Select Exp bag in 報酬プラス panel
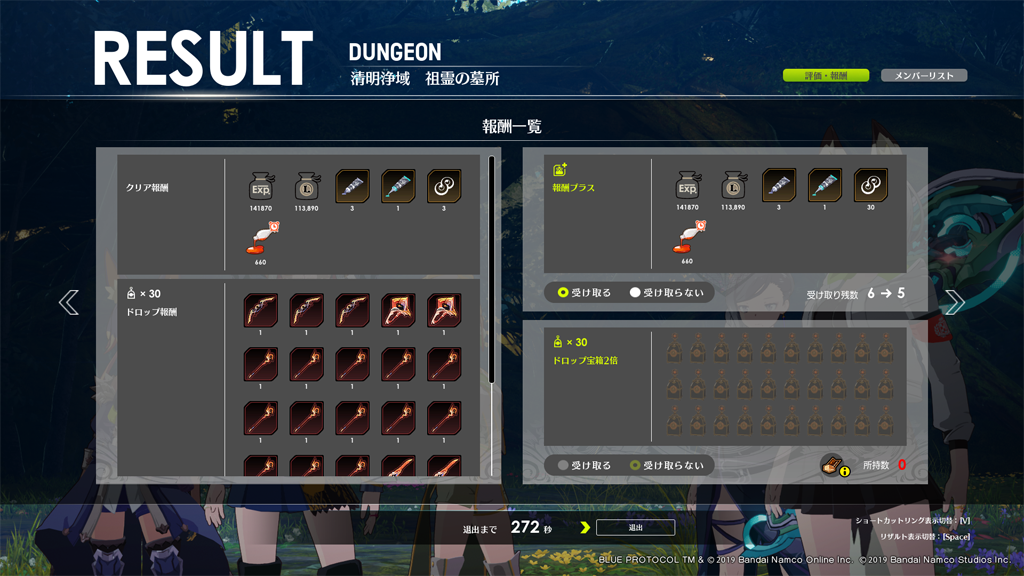 click(x=687, y=185)
